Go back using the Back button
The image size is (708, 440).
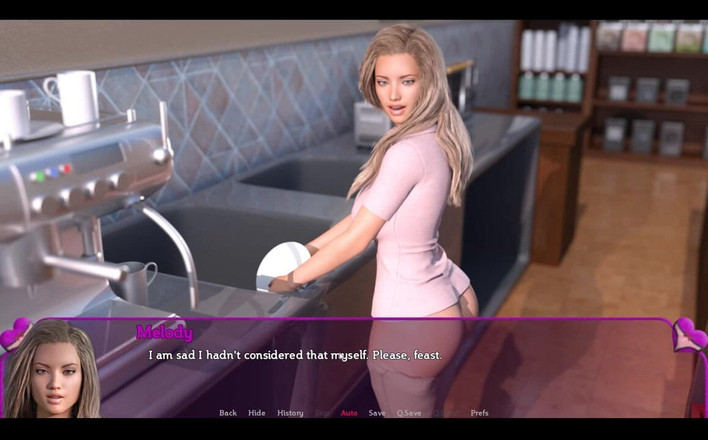click(228, 413)
